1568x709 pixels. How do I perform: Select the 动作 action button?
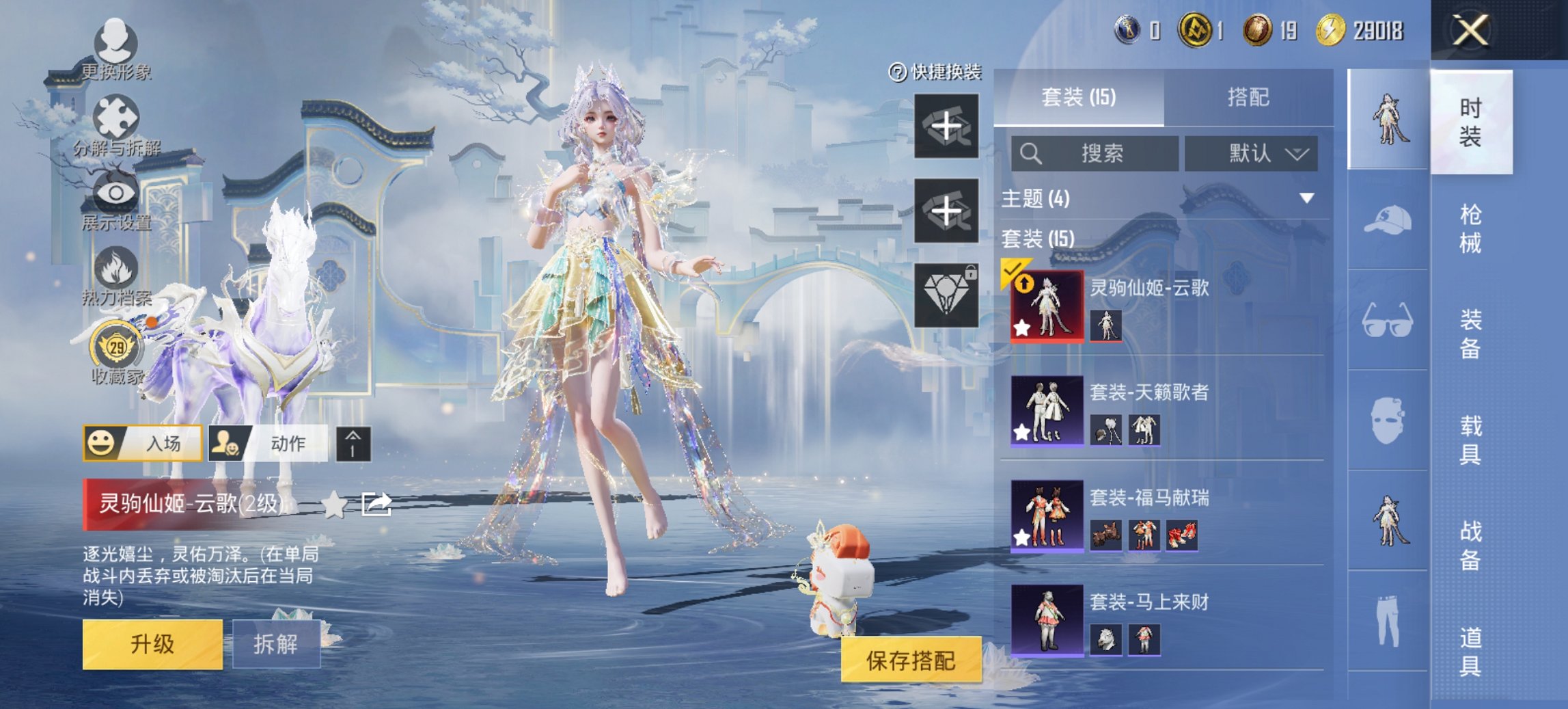[267, 443]
